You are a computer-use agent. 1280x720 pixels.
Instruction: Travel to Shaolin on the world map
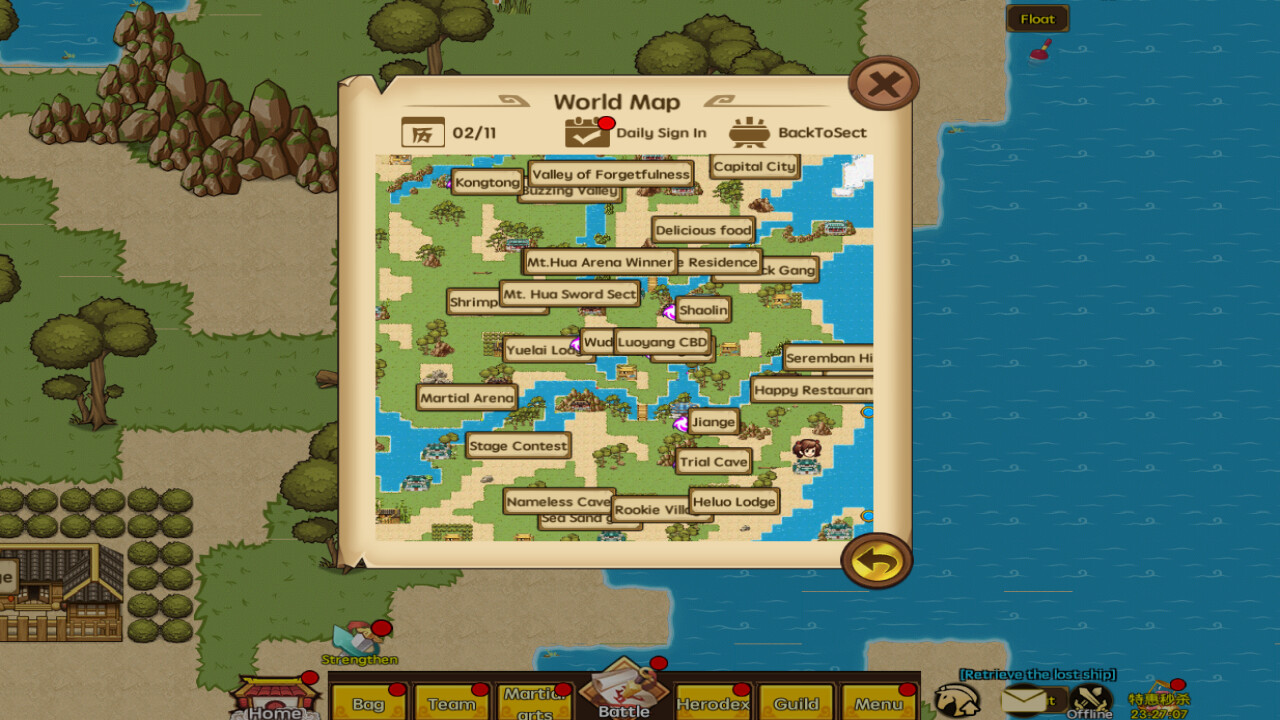pyautogui.click(x=703, y=310)
